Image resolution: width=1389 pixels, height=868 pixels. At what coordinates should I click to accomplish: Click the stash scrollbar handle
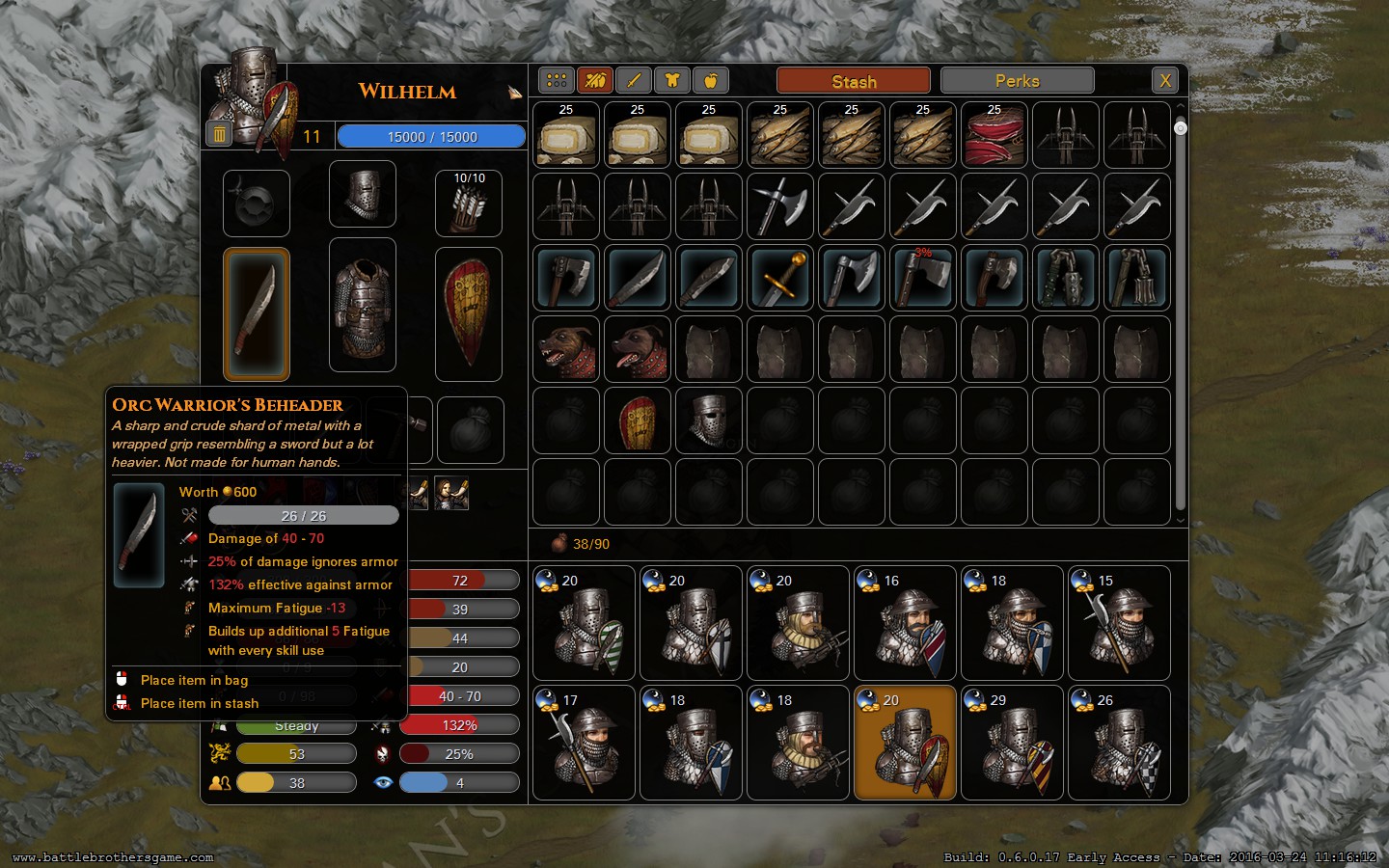click(1180, 128)
